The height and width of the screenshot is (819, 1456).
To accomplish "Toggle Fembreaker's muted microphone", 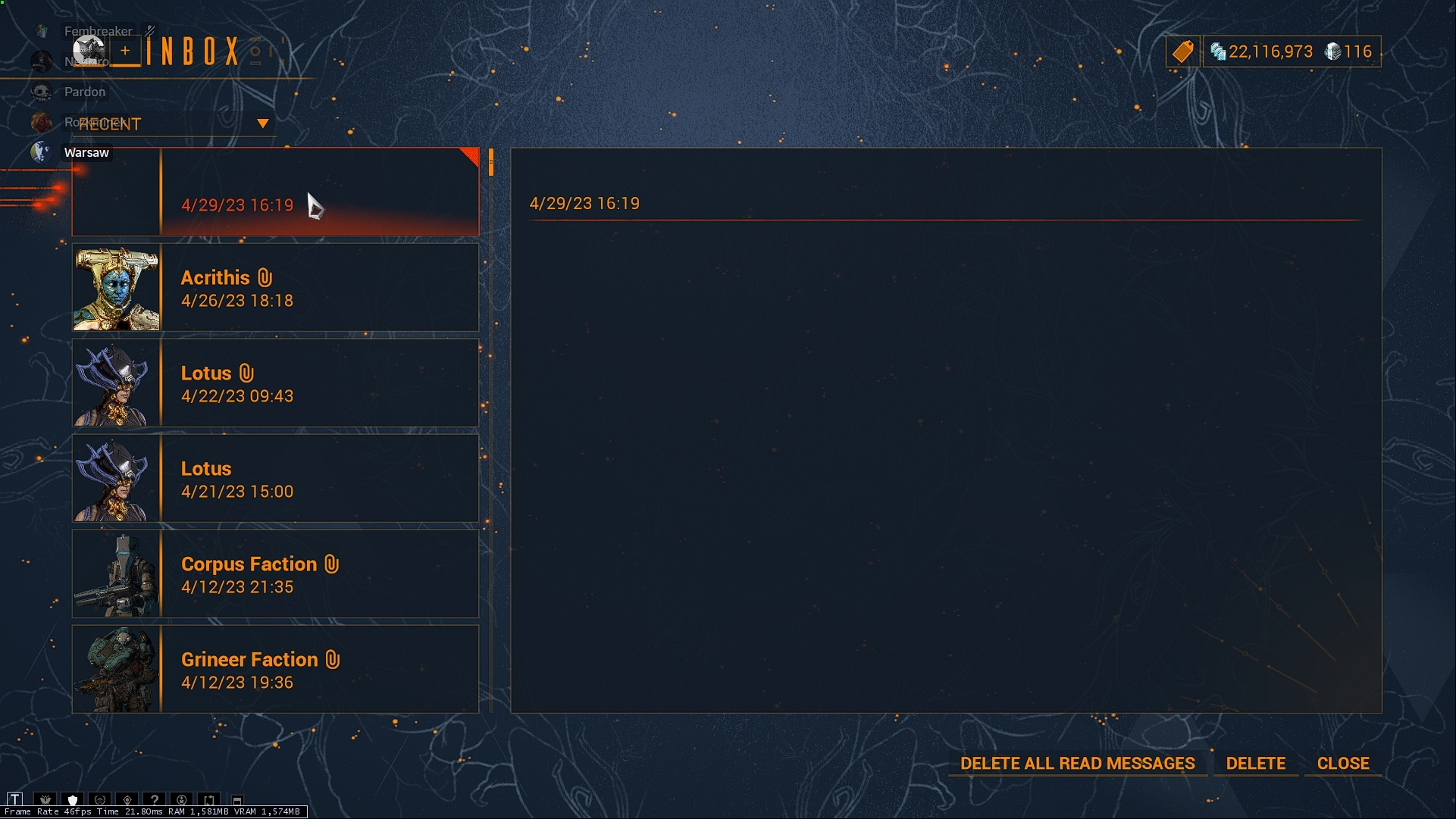I will pyautogui.click(x=149, y=30).
